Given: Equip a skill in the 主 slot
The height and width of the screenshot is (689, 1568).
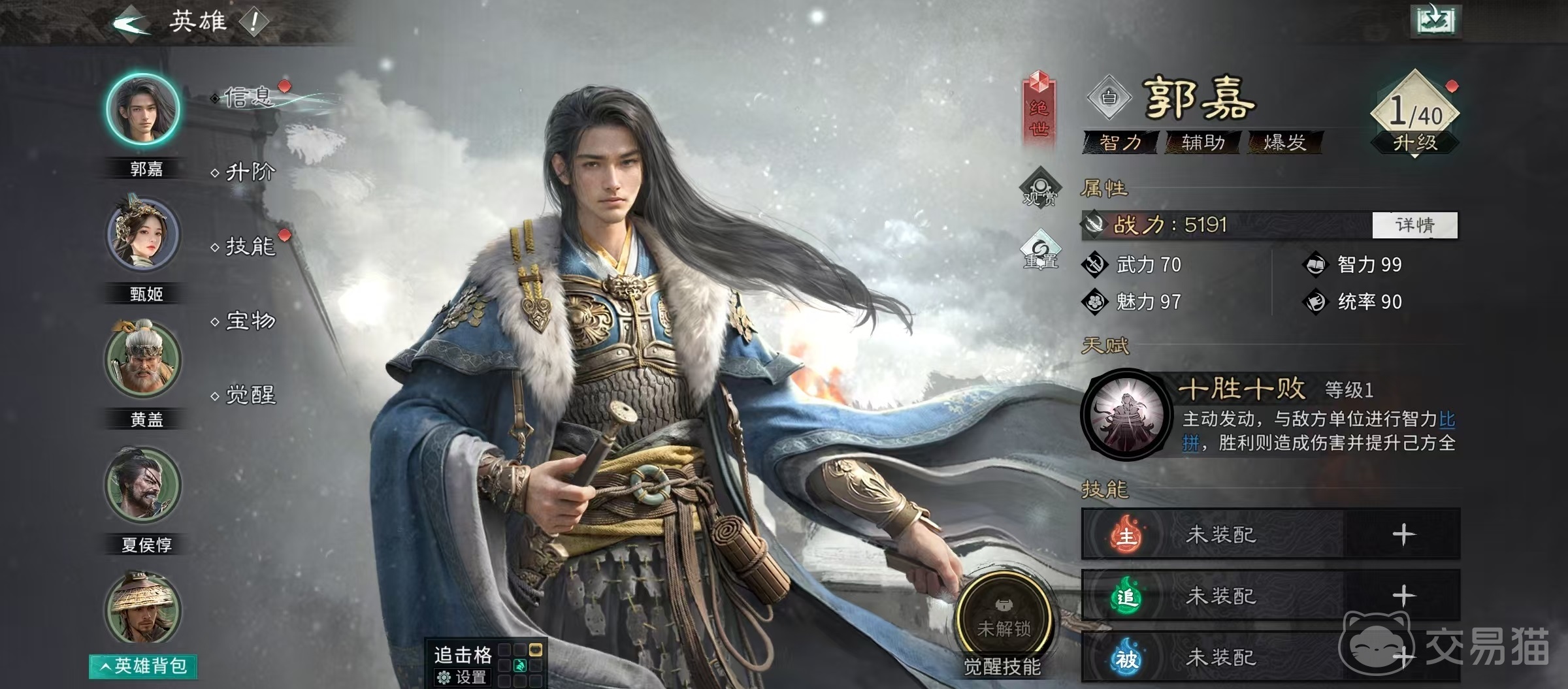Looking at the screenshot, I should (1403, 535).
